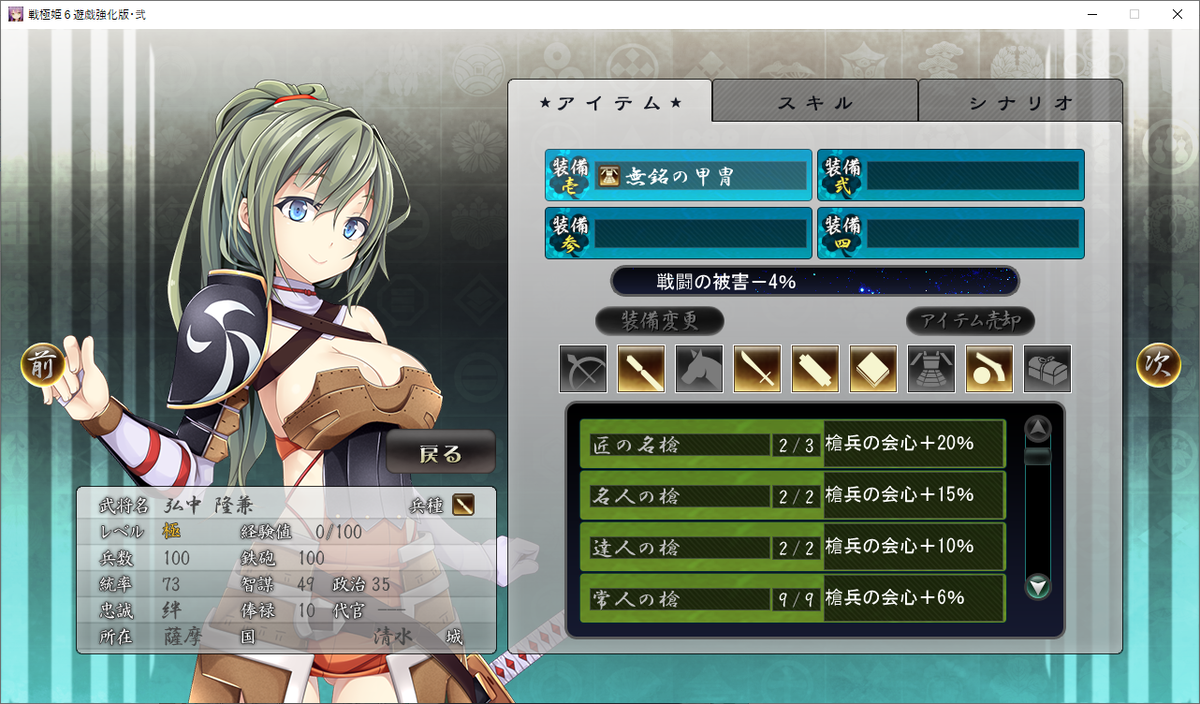Filter items by the bow icon
Image resolution: width=1200 pixels, height=704 pixels.
point(584,369)
